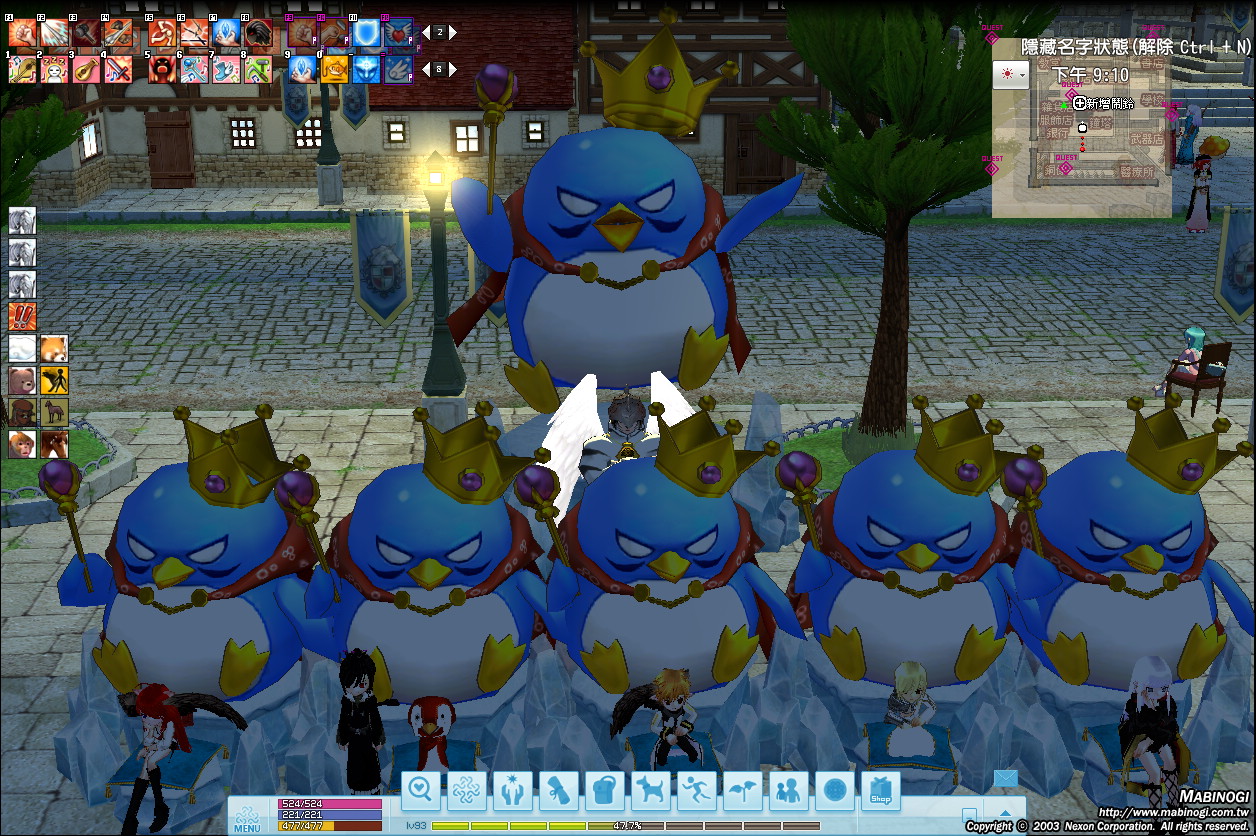Select the glowing blue shield skill
The image size is (1256, 836).
365,34
